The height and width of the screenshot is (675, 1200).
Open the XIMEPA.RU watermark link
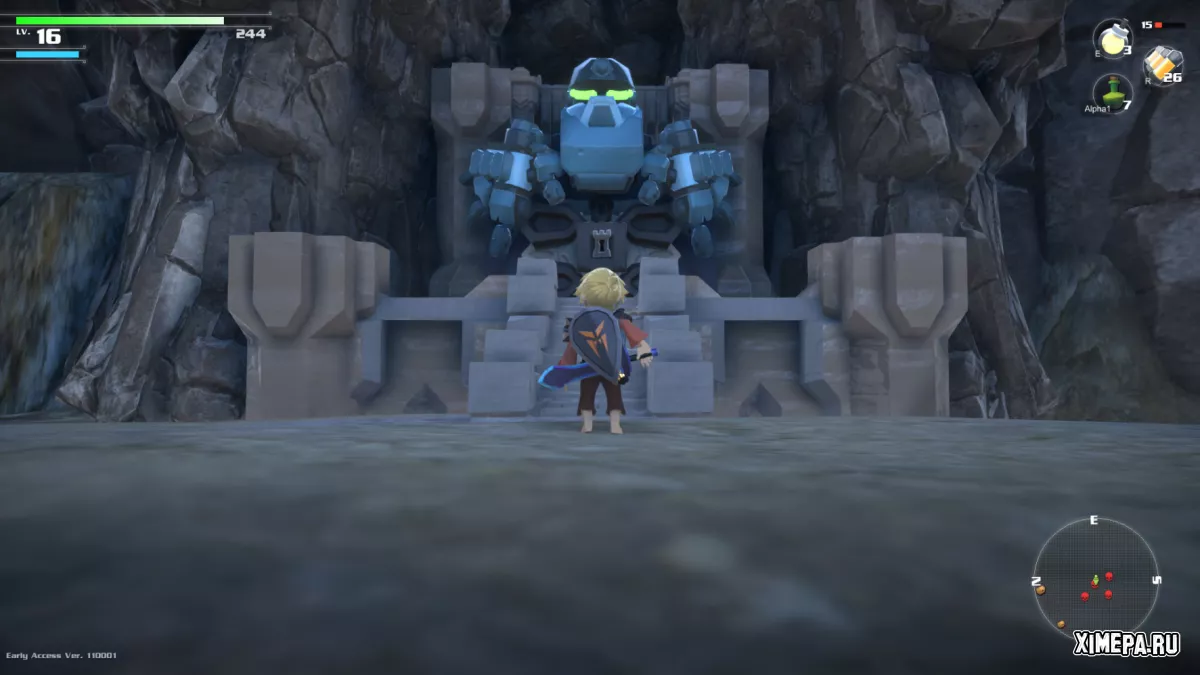1126,644
